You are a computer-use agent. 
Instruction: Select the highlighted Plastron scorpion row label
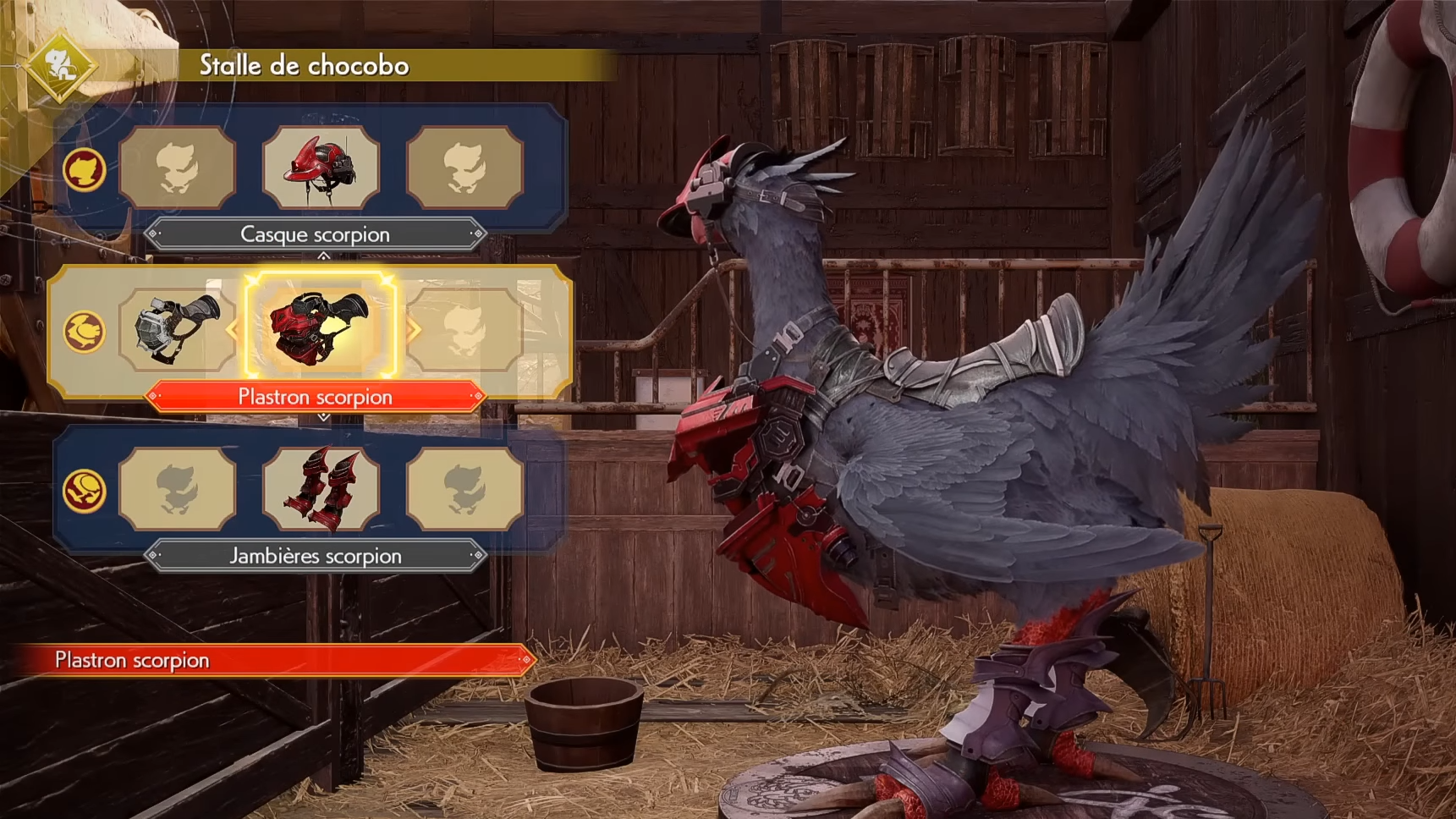pyautogui.click(x=315, y=397)
